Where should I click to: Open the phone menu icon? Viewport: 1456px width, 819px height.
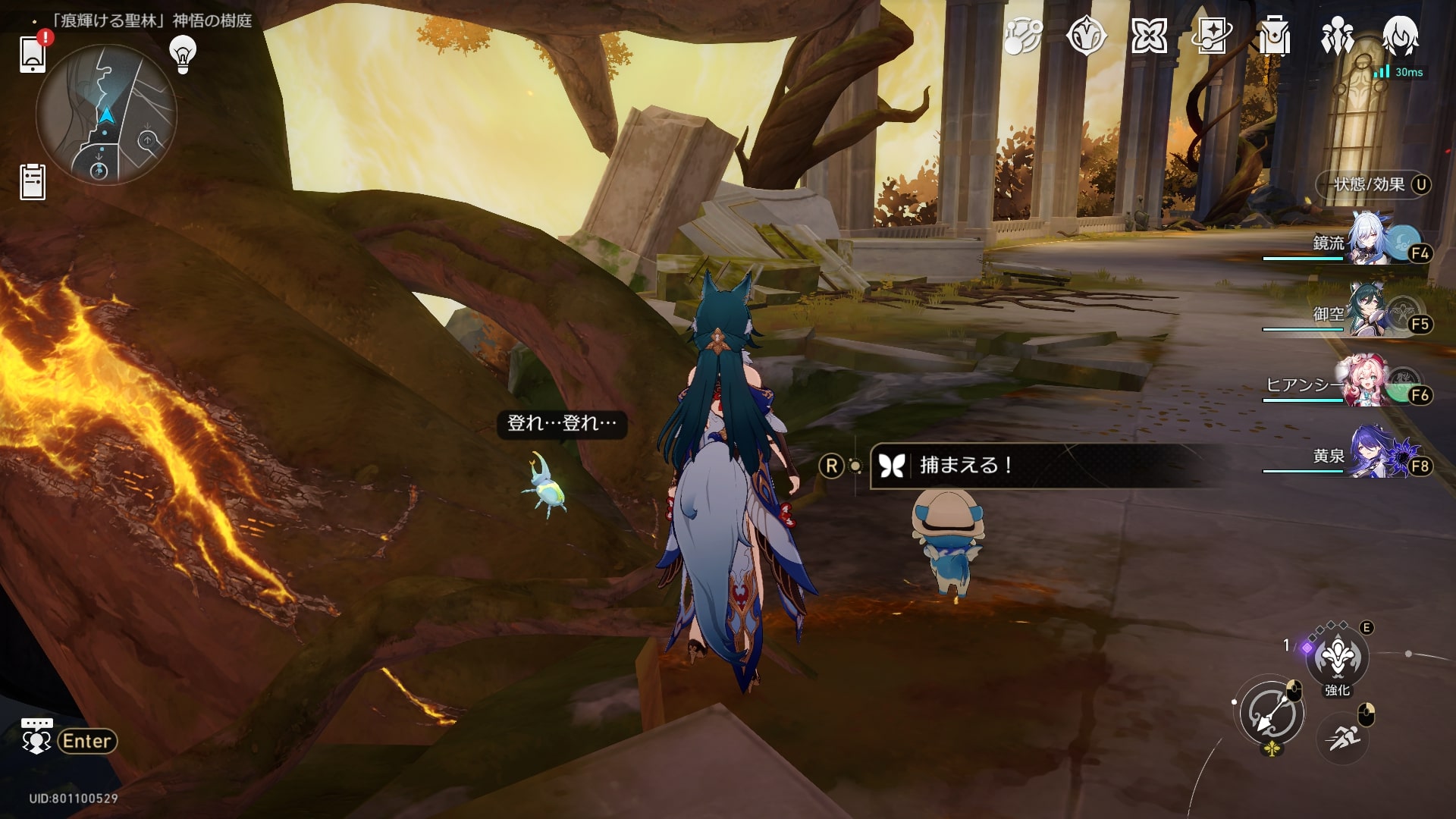click(x=33, y=54)
